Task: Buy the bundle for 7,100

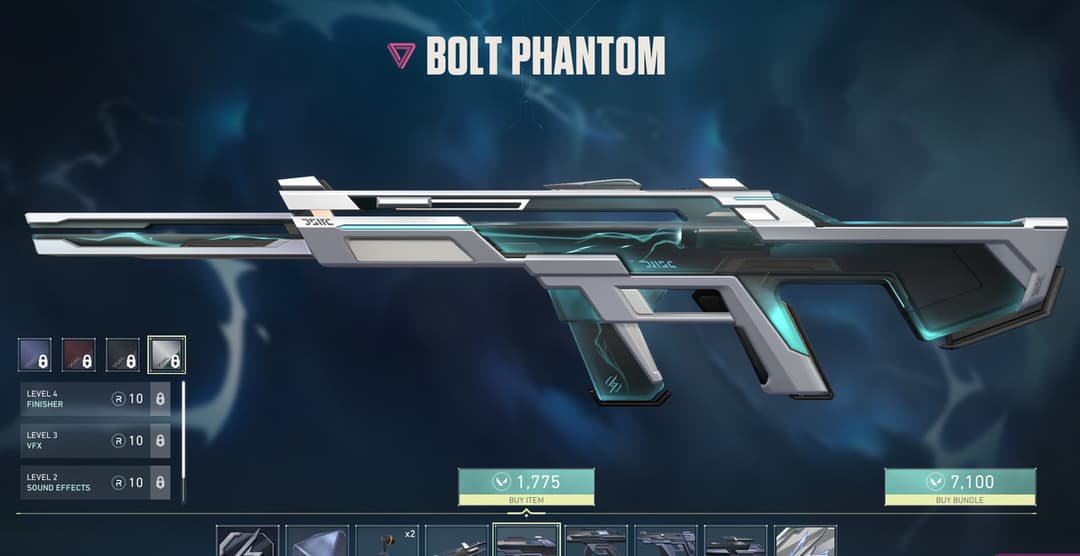Action: tap(959, 486)
